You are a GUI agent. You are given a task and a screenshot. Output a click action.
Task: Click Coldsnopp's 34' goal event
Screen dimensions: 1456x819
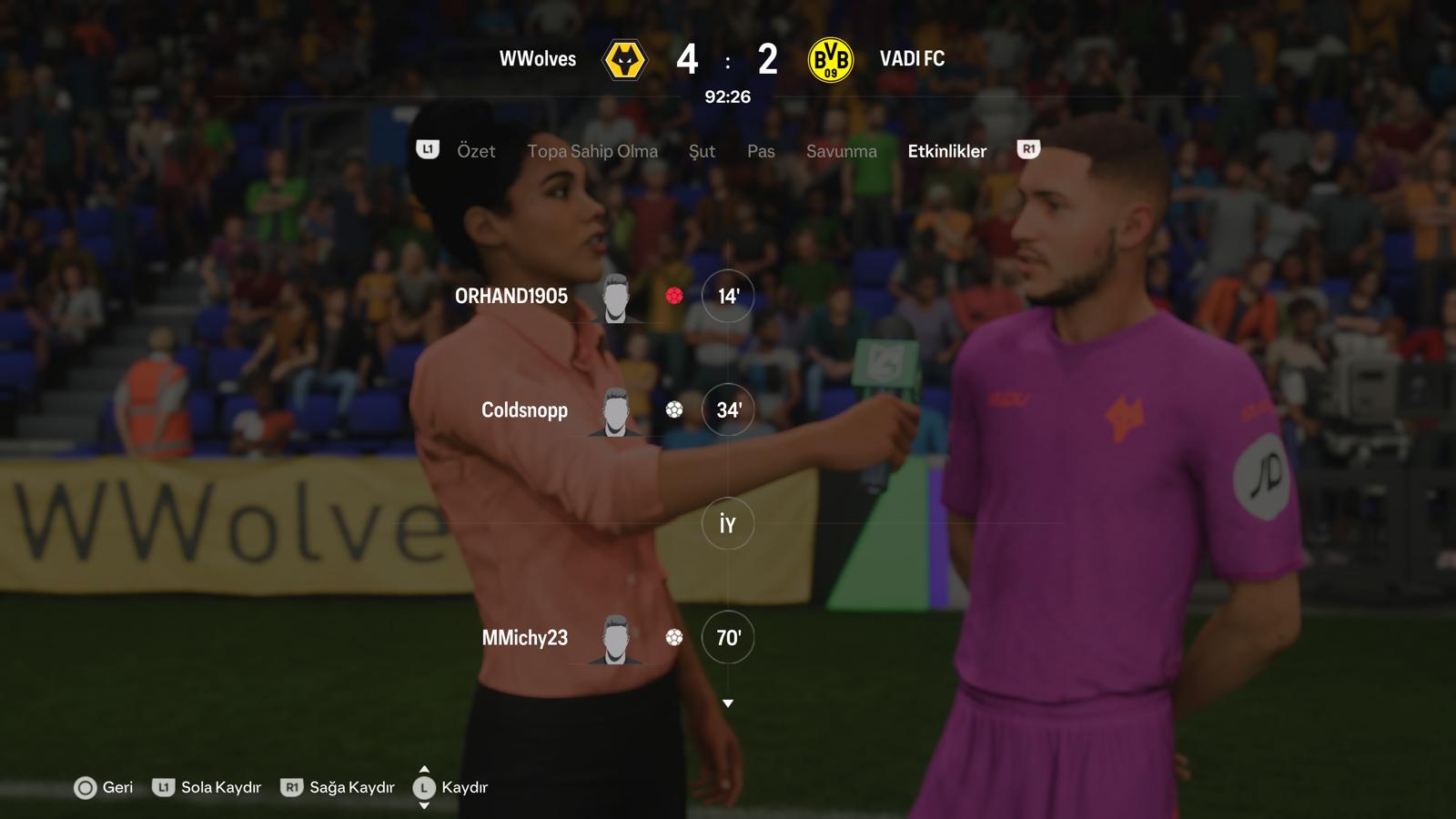(x=727, y=410)
